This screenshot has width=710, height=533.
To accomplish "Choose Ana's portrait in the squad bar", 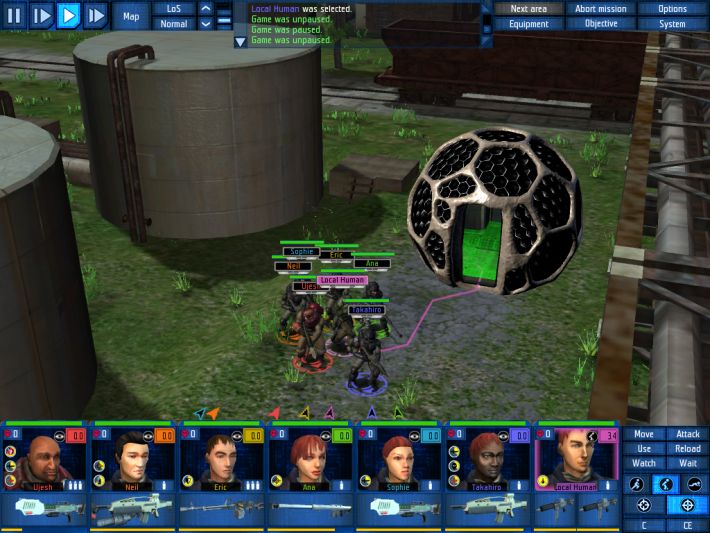I will coord(310,462).
